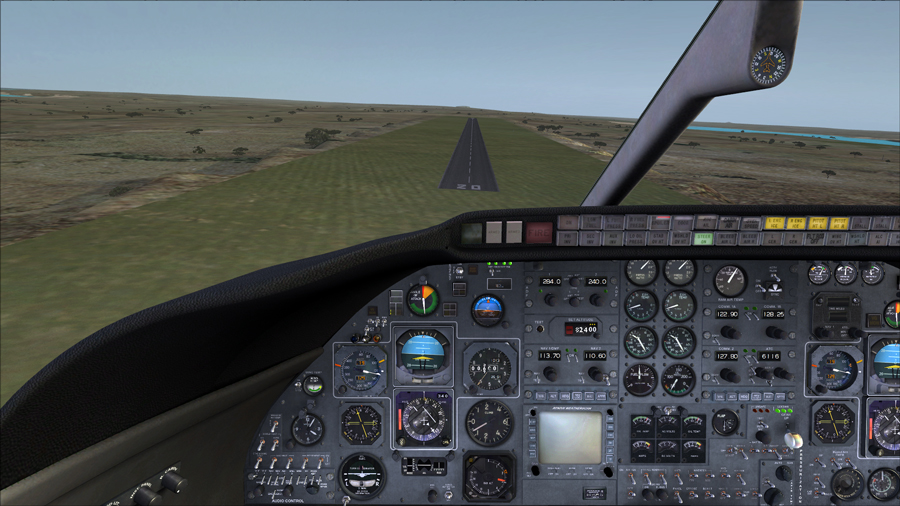
Task: Click the angle of attack gauge
Action: pyautogui.click(x=422, y=299)
